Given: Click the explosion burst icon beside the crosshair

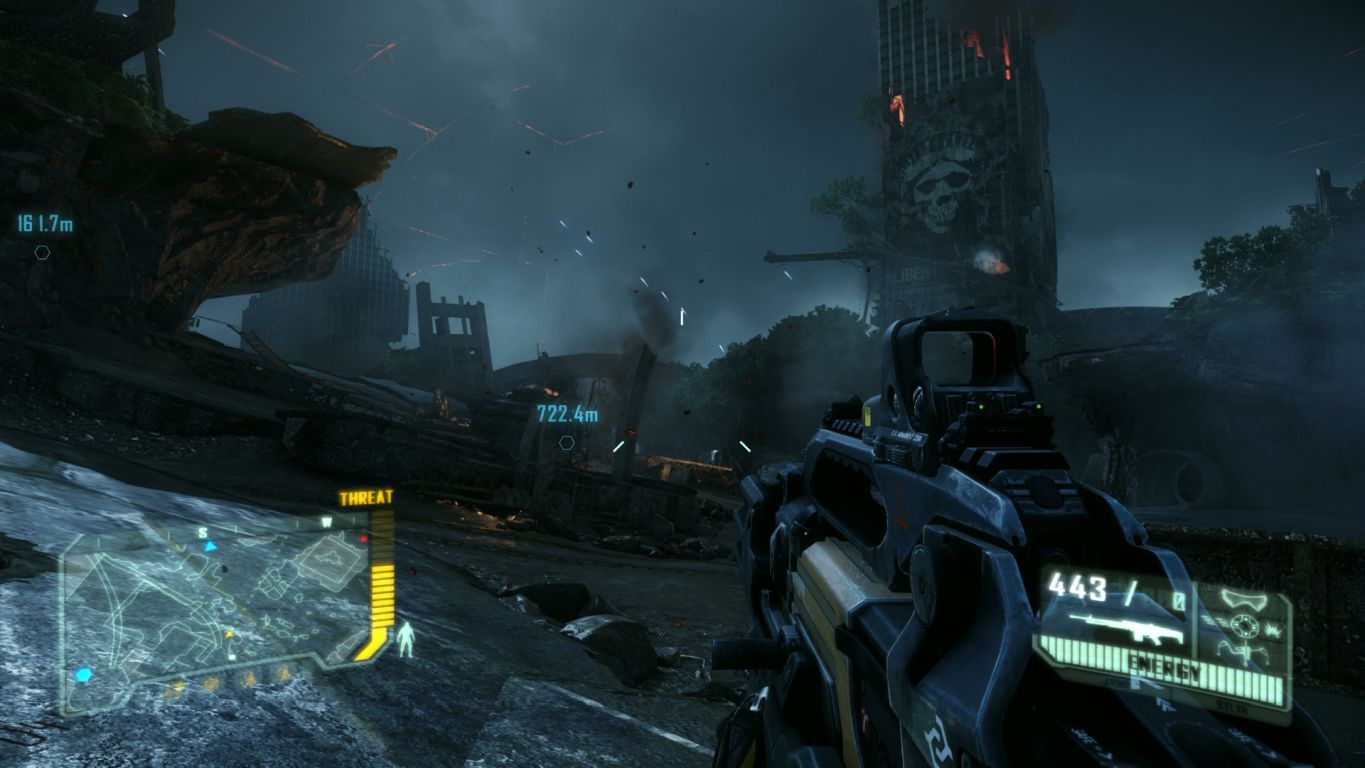Looking at the screenshot, I should pos(1273,631).
